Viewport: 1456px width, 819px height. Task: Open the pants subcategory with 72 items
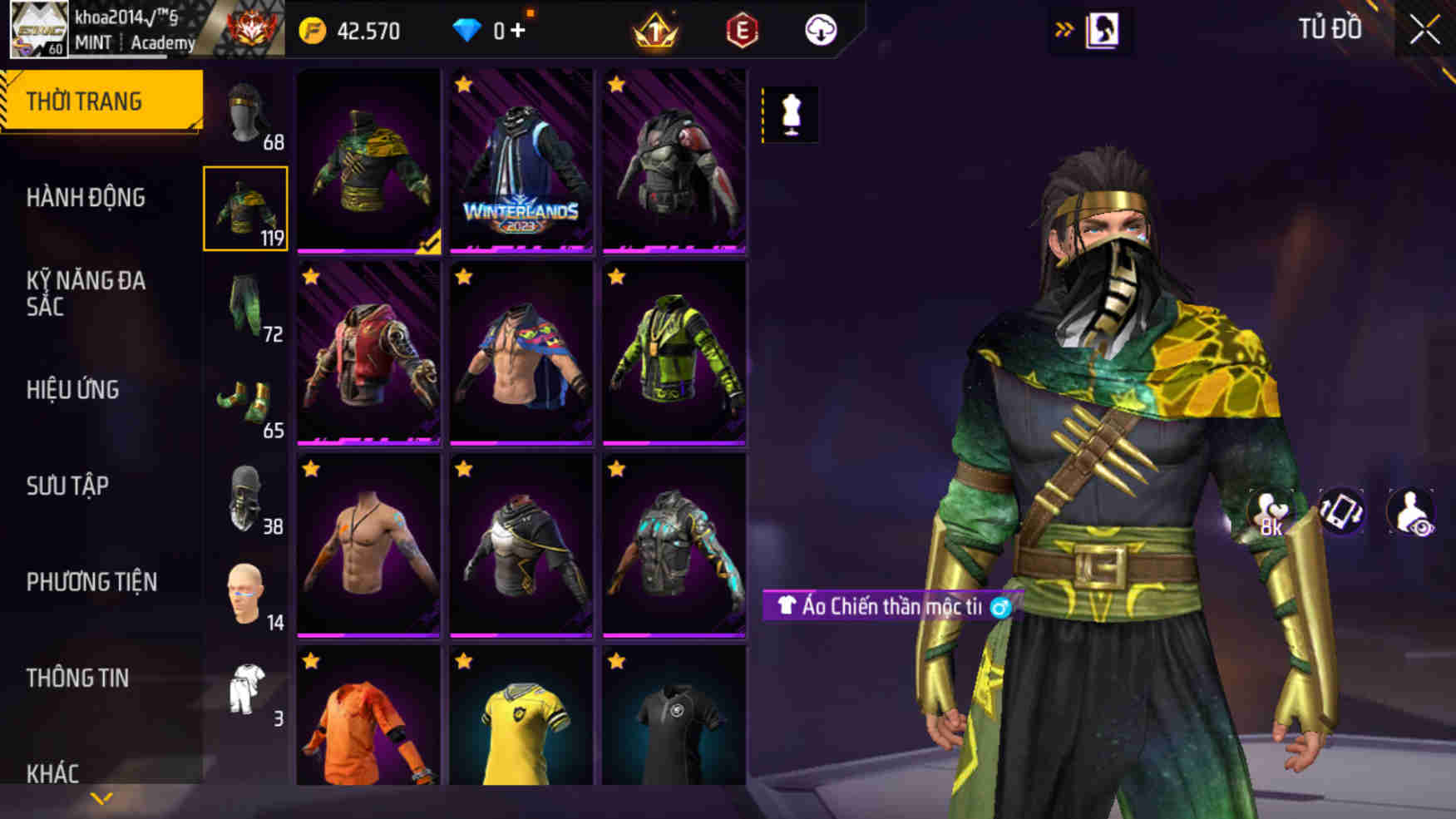coord(246,306)
